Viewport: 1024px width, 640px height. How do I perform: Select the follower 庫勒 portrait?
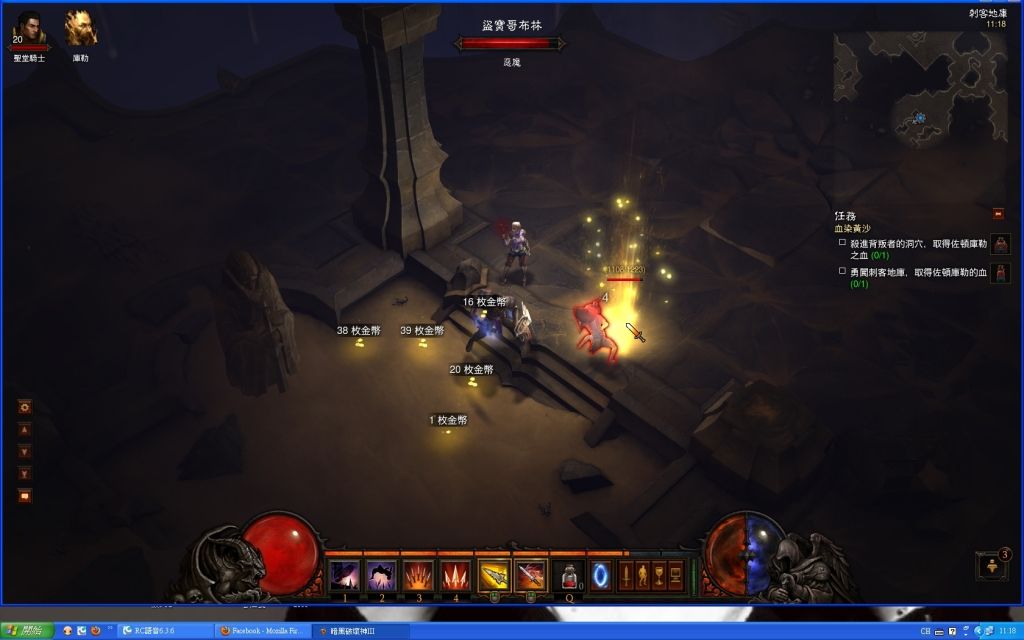click(x=81, y=30)
